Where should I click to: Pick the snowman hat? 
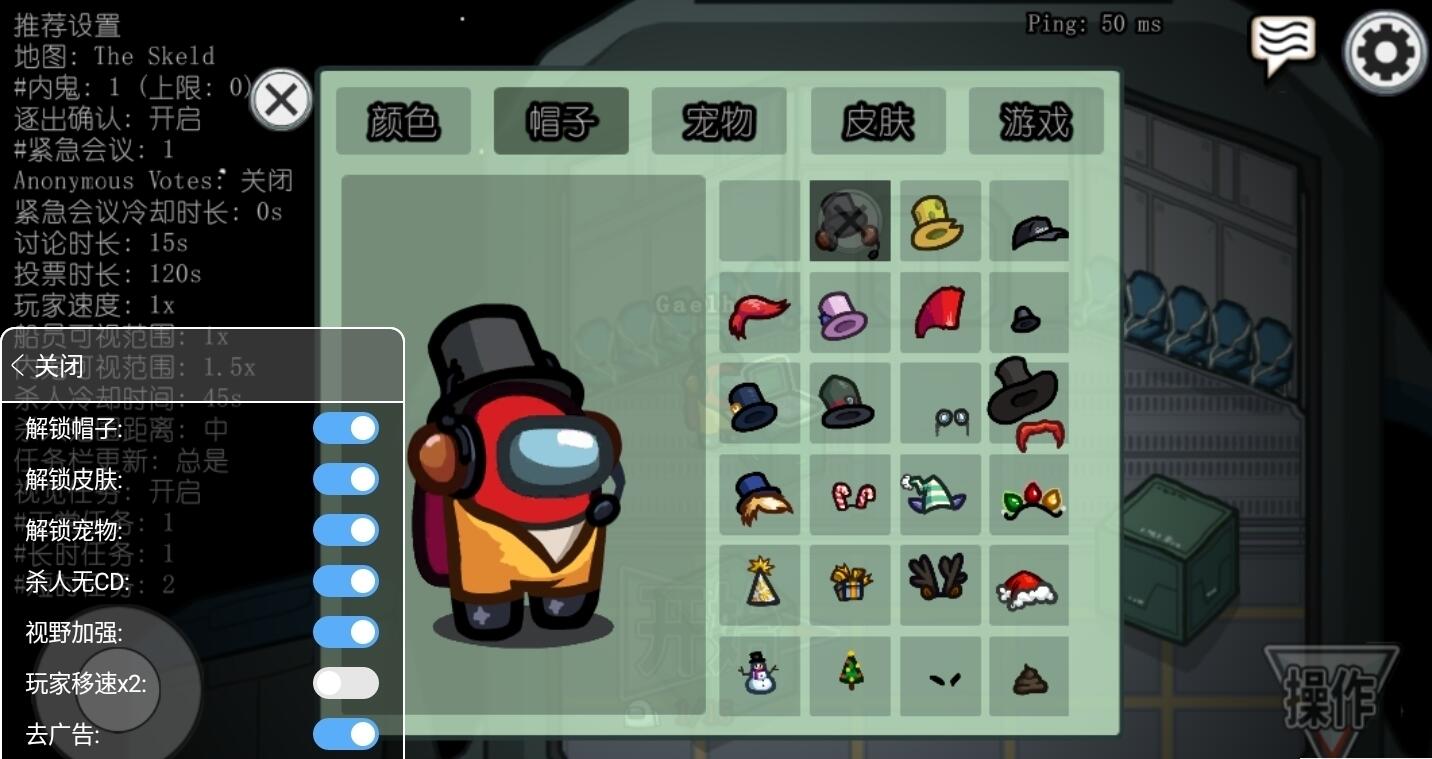[759, 676]
